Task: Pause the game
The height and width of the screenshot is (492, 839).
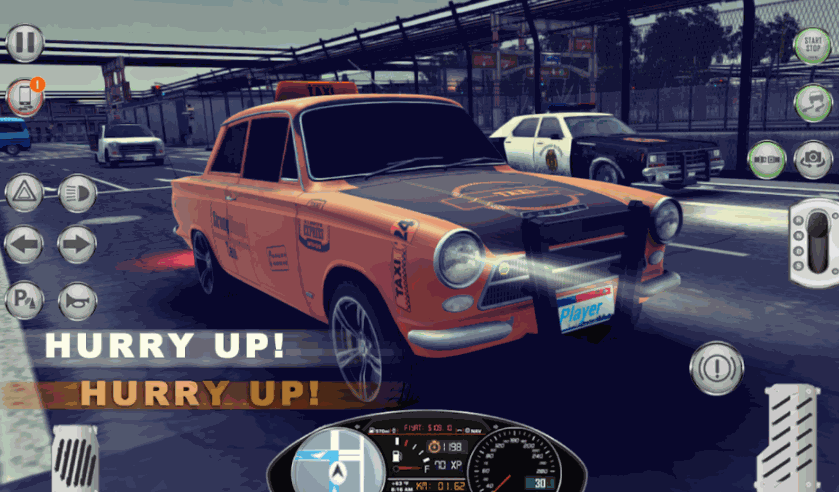Action: [x=25, y=43]
